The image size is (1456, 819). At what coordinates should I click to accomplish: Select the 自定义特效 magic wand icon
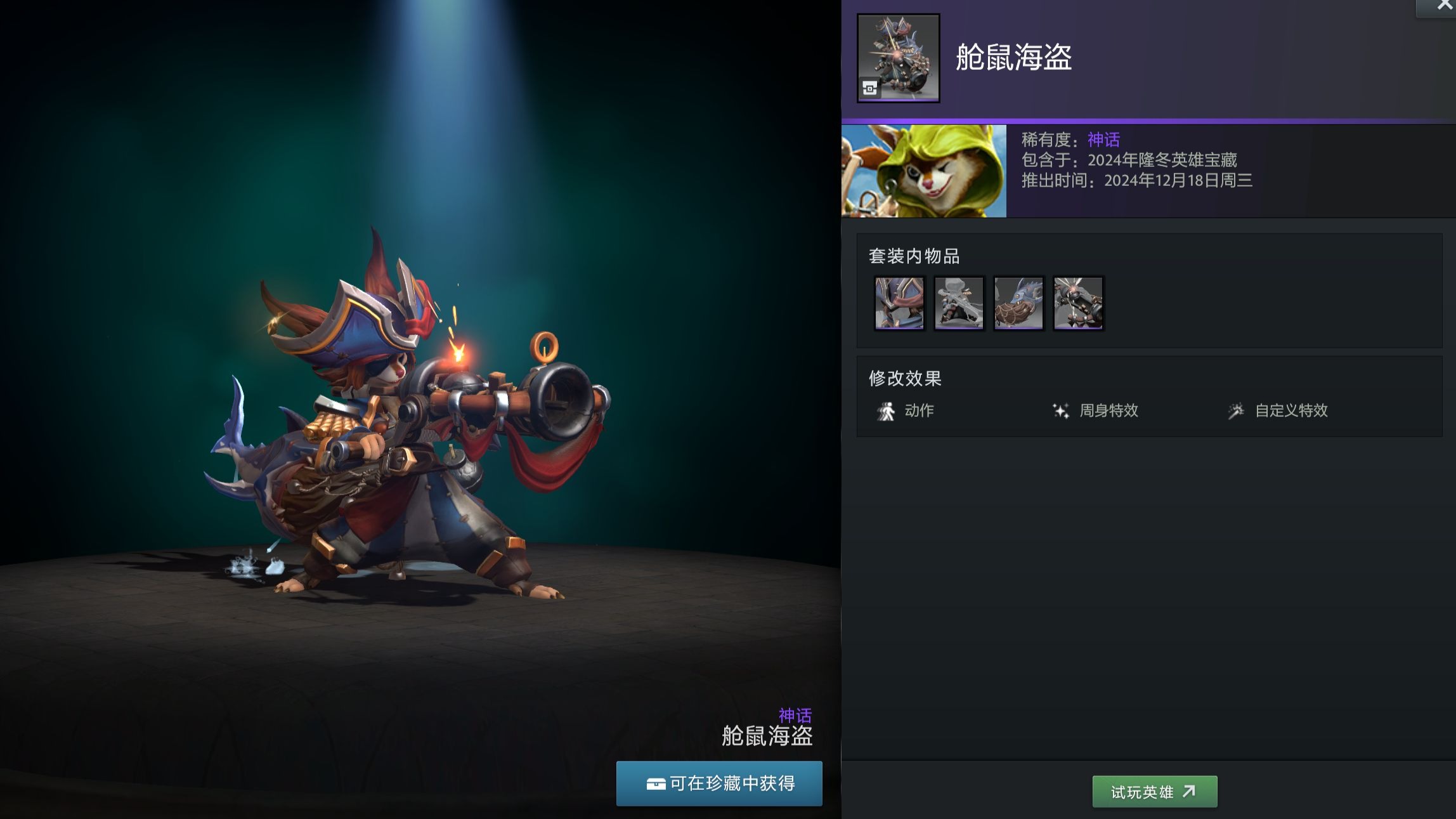click(x=1238, y=410)
